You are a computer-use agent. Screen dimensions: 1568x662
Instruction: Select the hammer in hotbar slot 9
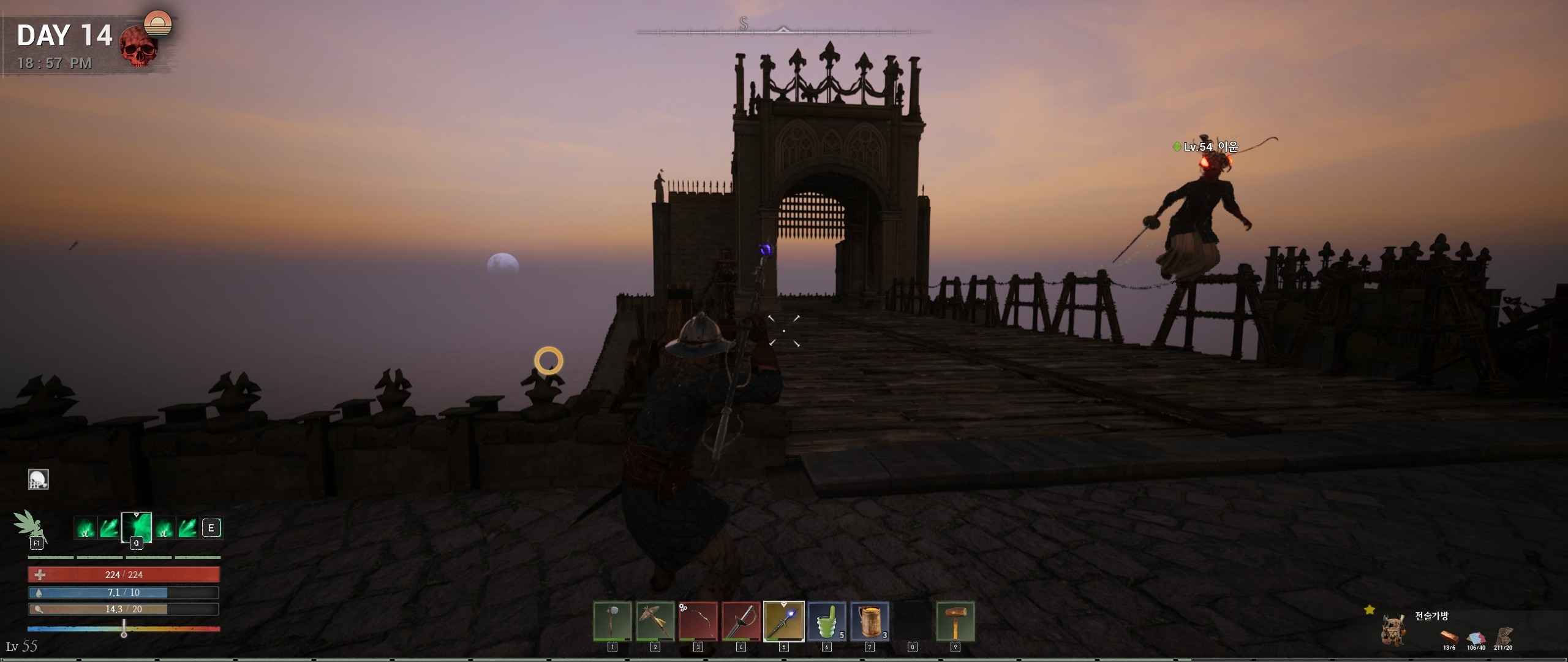[955, 621]
